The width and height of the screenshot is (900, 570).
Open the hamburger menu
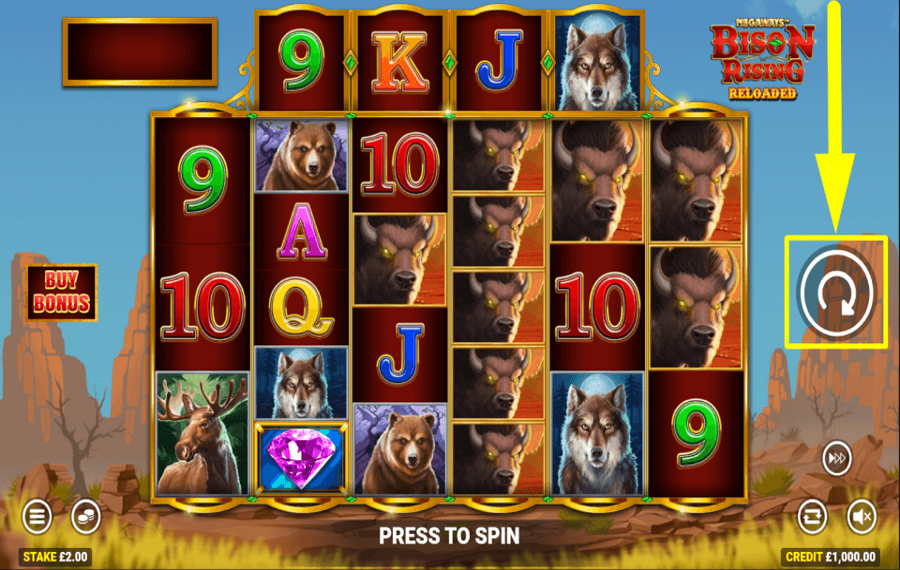coord(38,516)
